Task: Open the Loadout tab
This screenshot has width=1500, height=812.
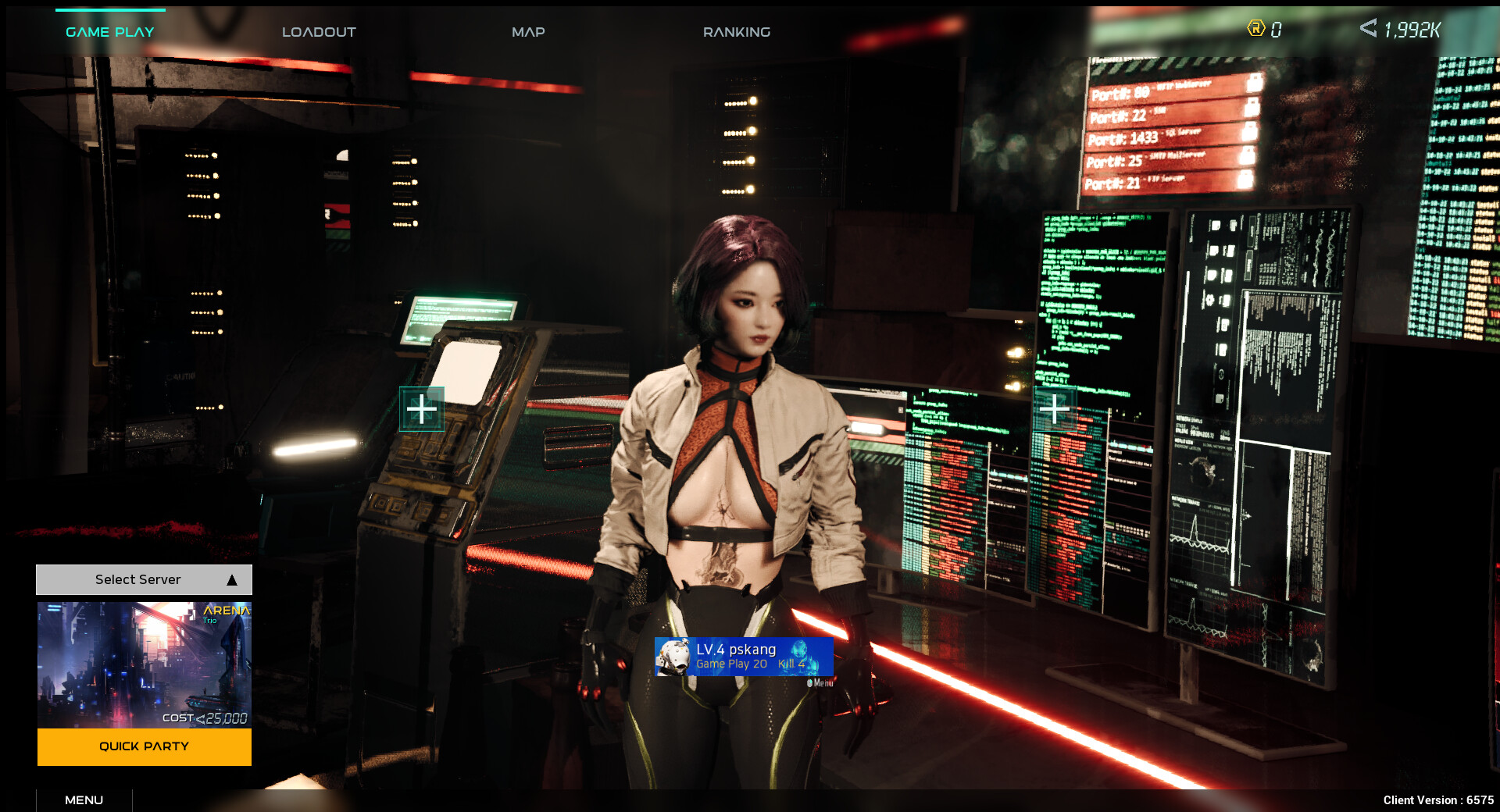Action: tap(319, 32)
